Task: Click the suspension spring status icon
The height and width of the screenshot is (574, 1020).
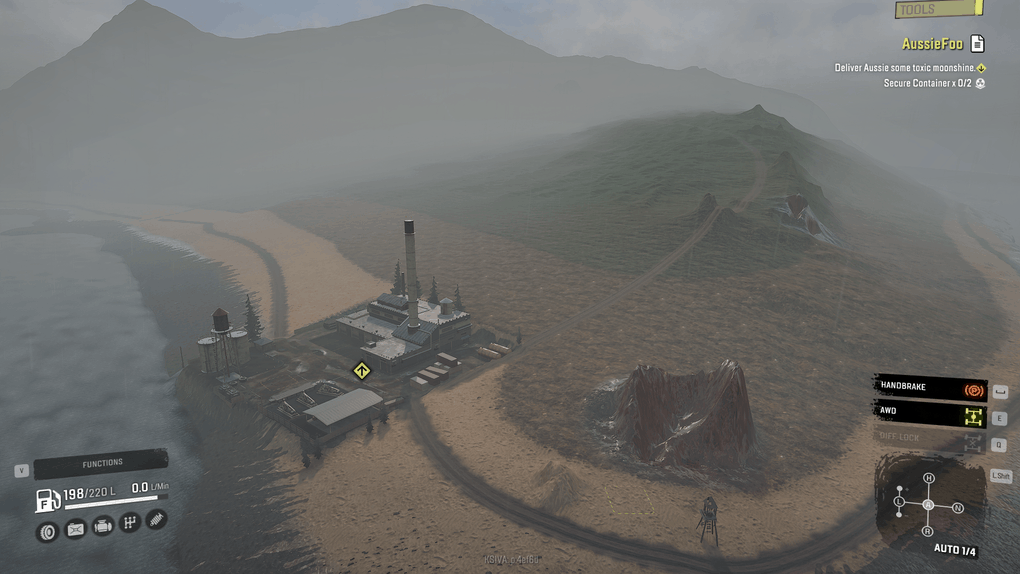Action: [156, 520]
